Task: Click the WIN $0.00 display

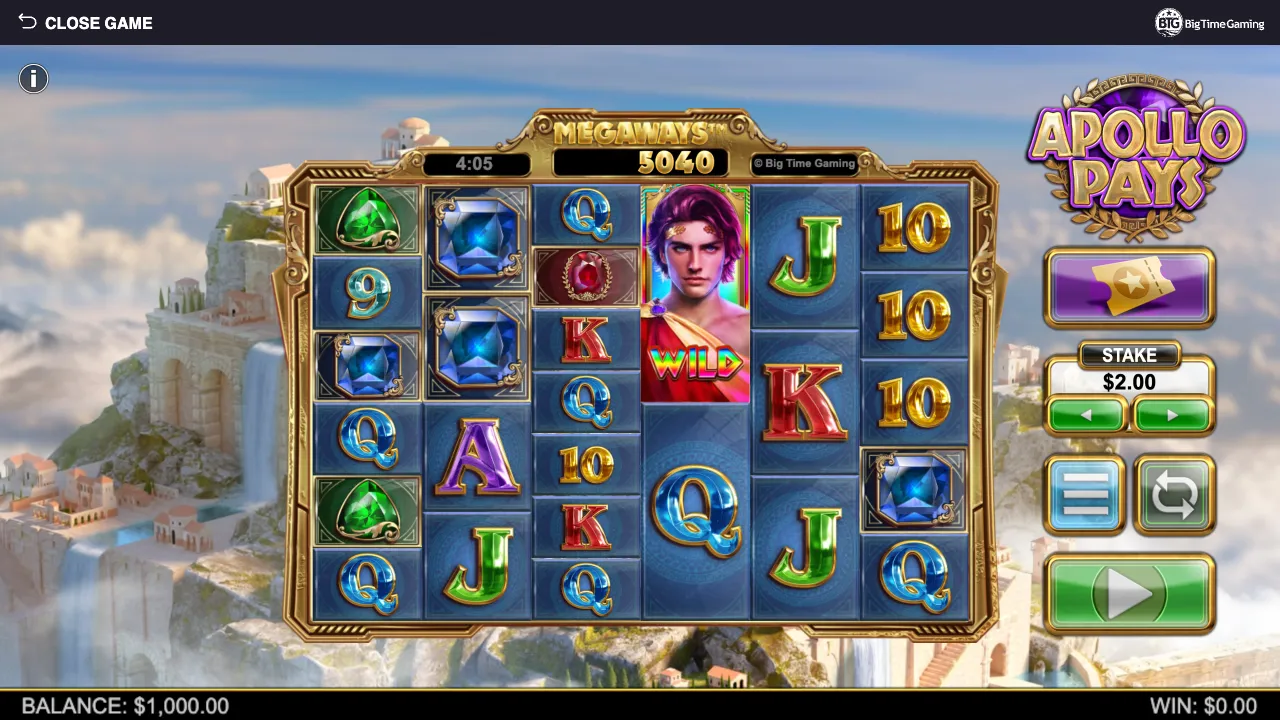Action: click(x=1205, y=706)
